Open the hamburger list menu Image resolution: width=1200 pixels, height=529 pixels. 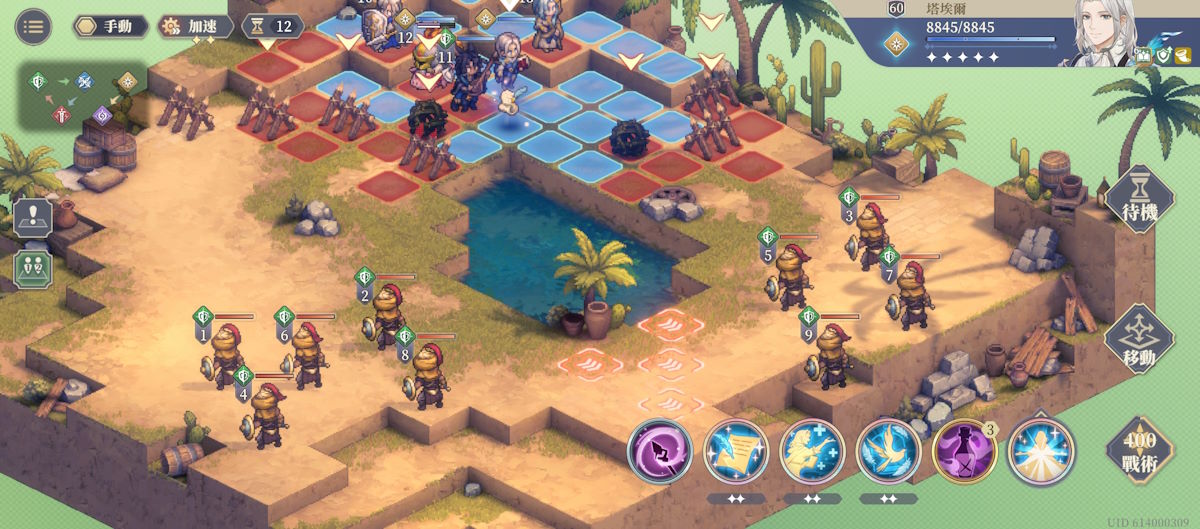34,26
